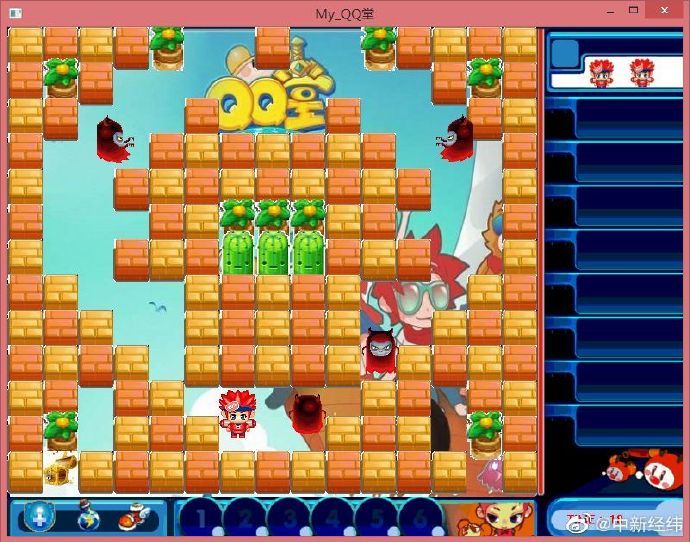Select numbered item slot 4
Viewport: 690px width, 542px height.
(330, 519)
